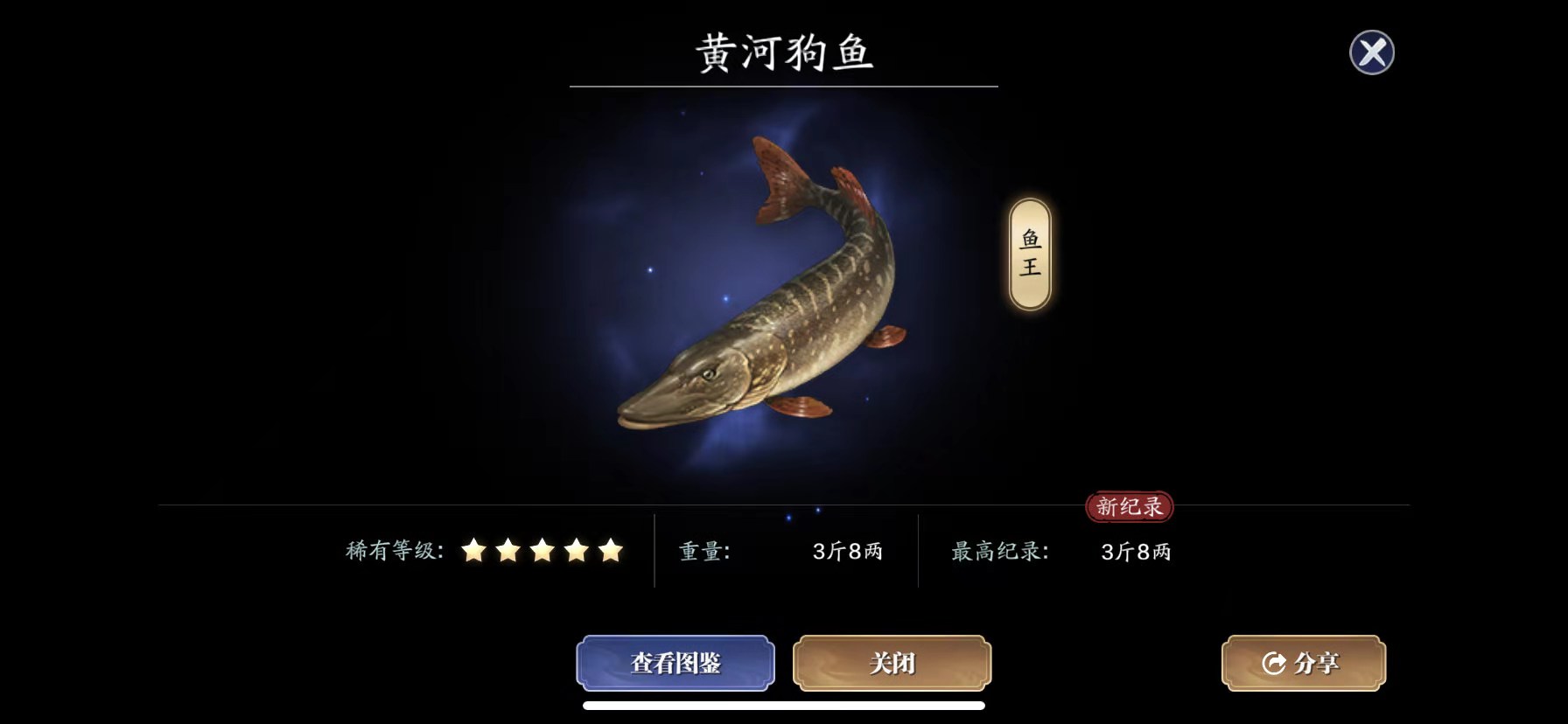Share the catch with the 分享 button

(x=1302, y=664)
